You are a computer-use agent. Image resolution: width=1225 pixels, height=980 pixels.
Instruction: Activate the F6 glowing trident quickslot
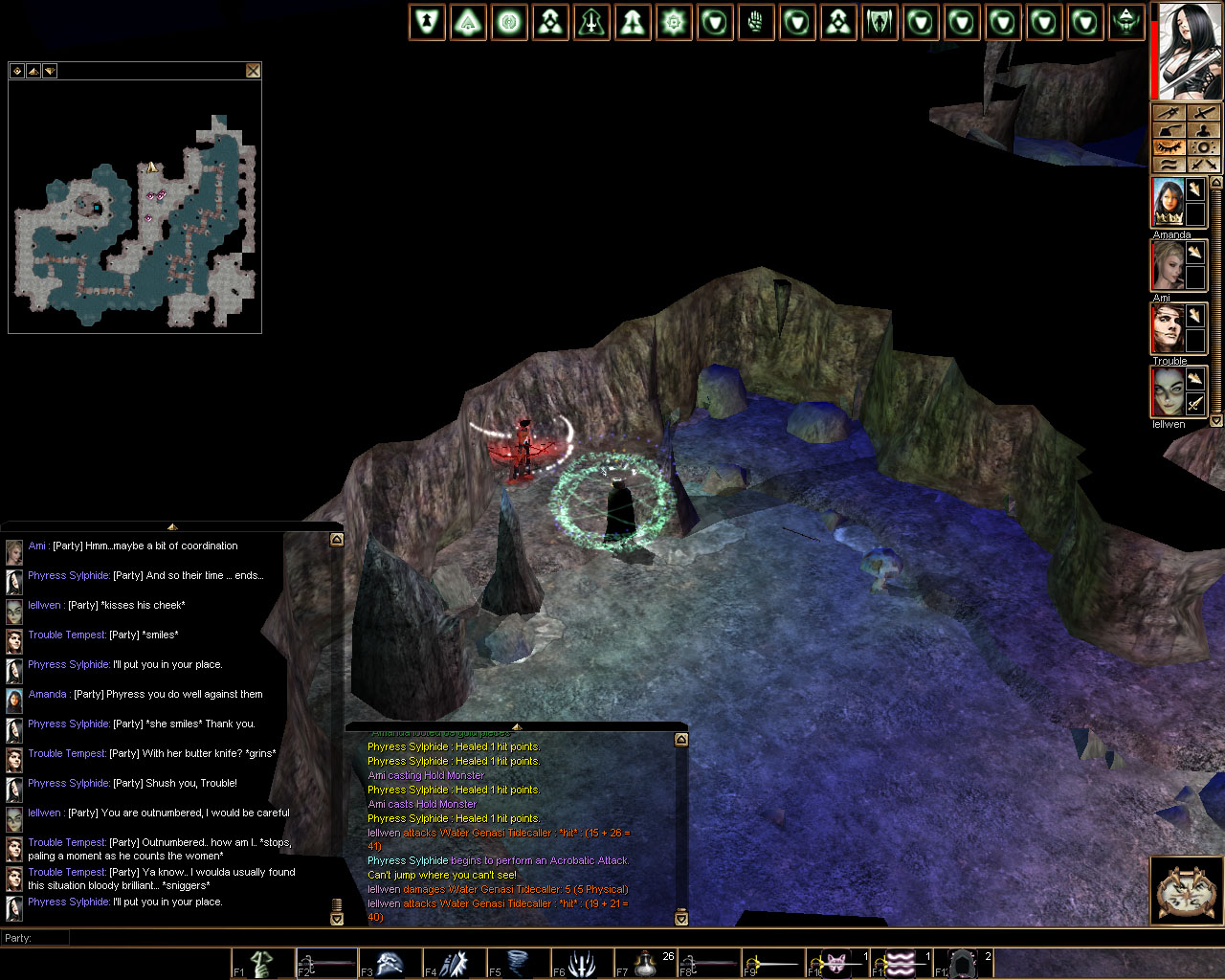582,963
